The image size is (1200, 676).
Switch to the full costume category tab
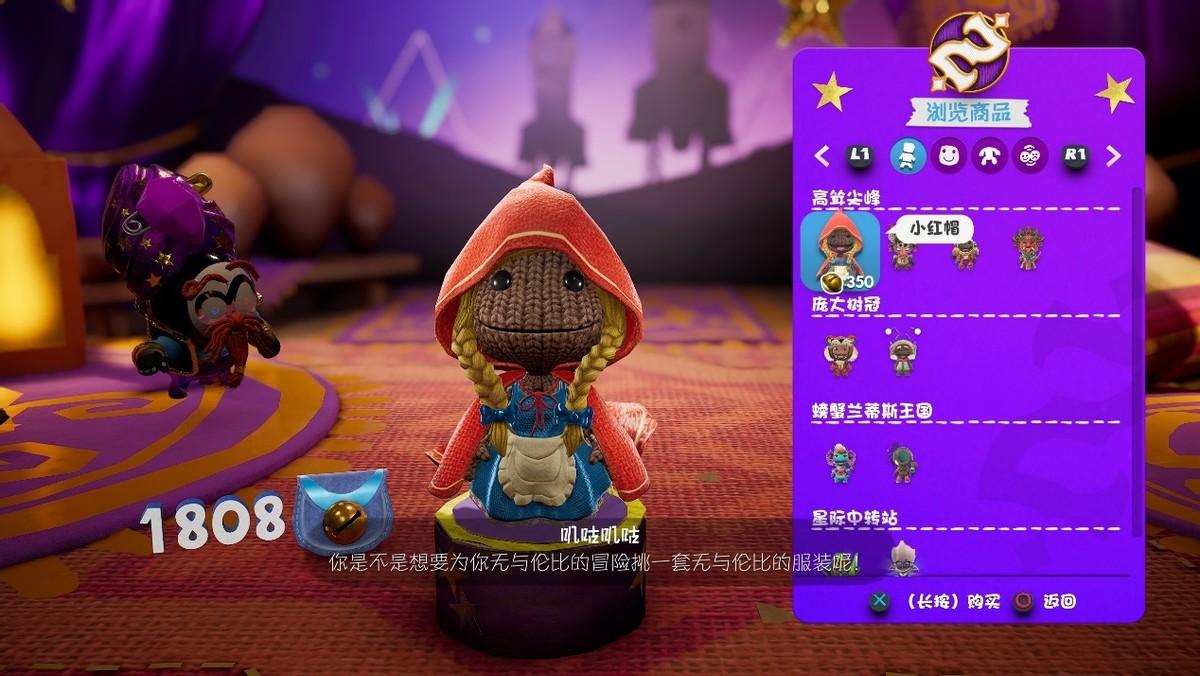tap(908, 156)
